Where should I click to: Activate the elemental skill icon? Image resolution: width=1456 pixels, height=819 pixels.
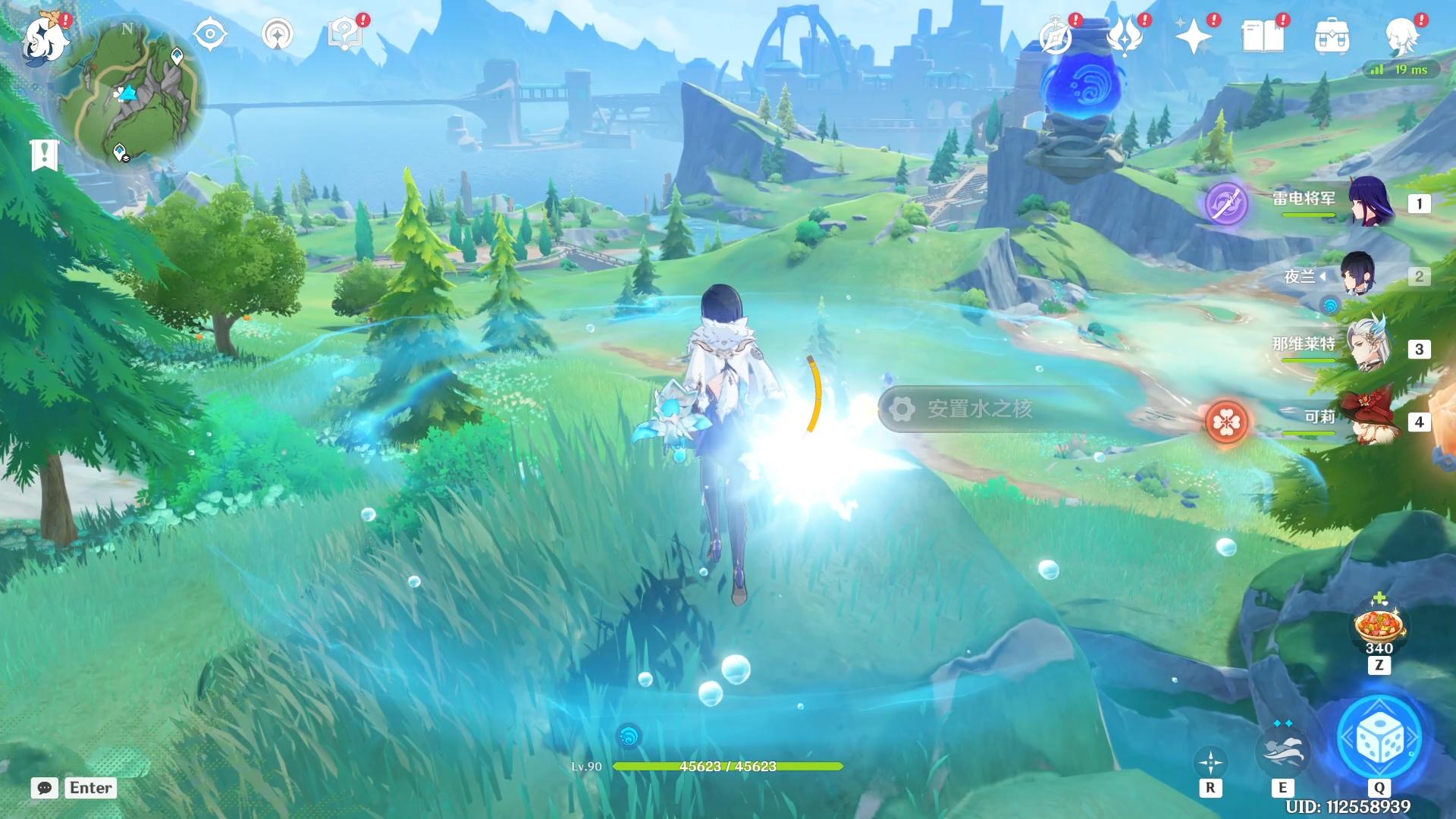[x=1282, y=750]
